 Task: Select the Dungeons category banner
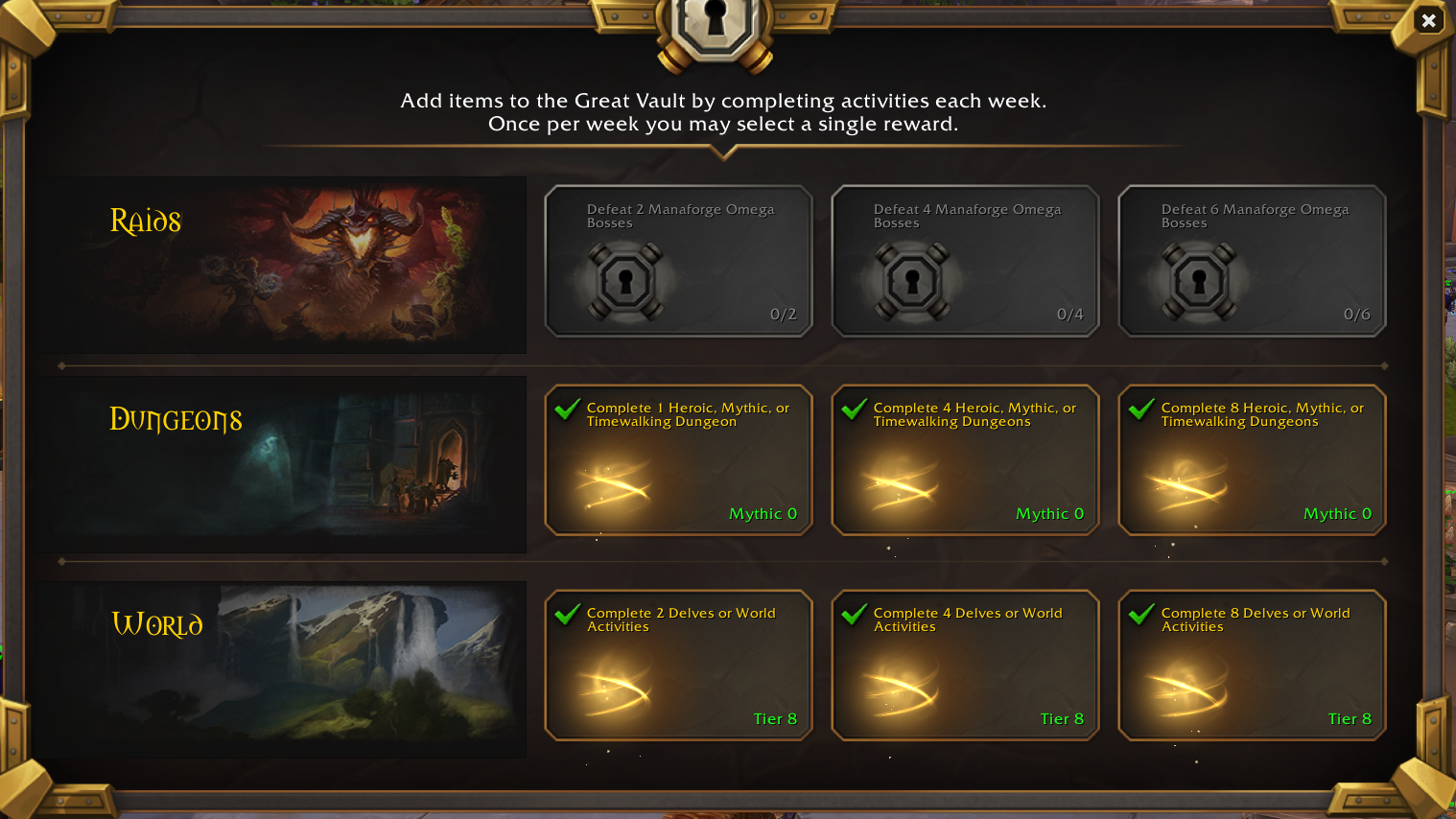coord(281,465)
